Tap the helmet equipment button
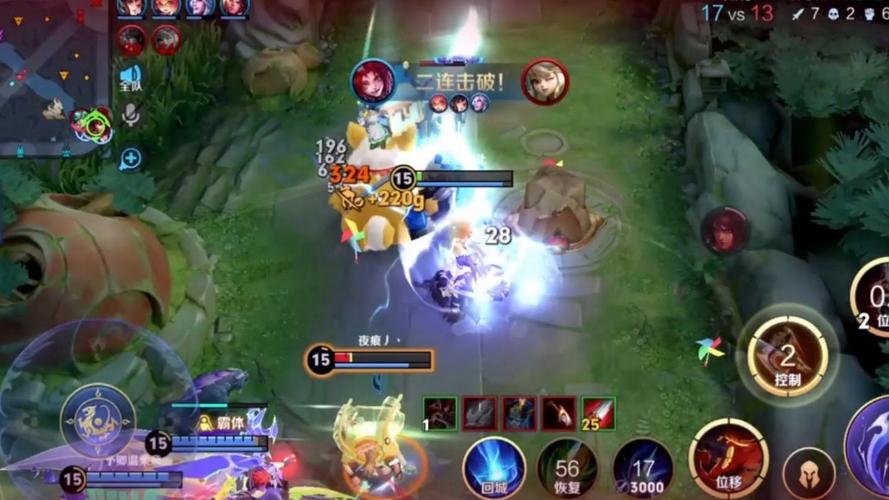This screenshot has width=889, height=500. point(808,473)
